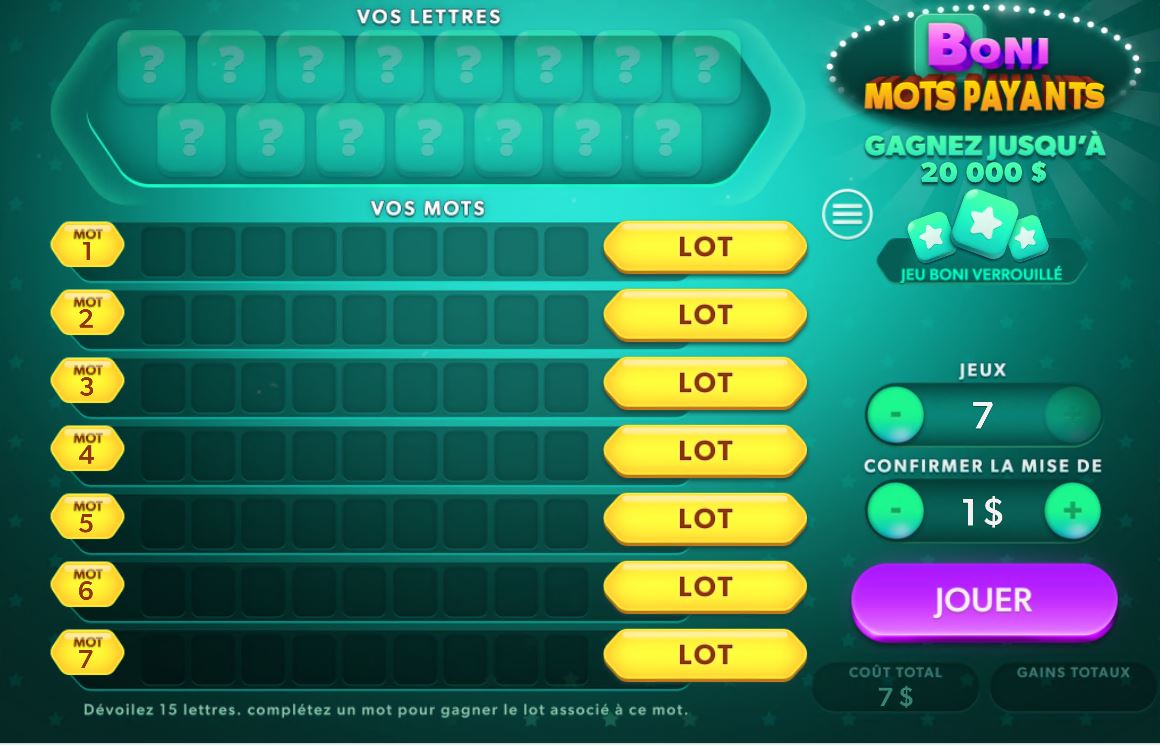Viewport: 1160px width, 745px height.
Task: Check the LOT prize for Mot 7
Action: pos(705,655)
